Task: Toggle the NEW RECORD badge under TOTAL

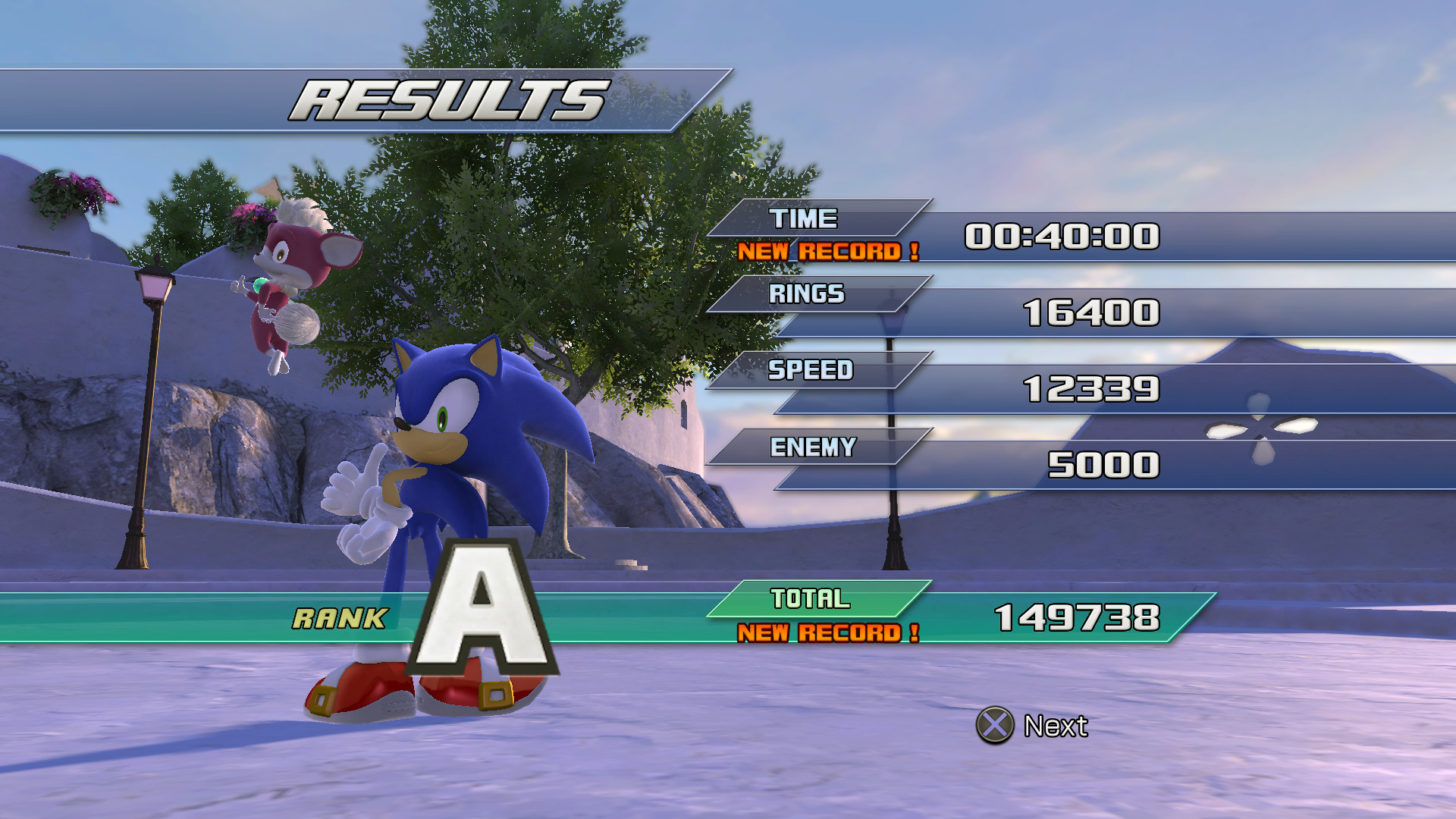Action: [830, 632]
